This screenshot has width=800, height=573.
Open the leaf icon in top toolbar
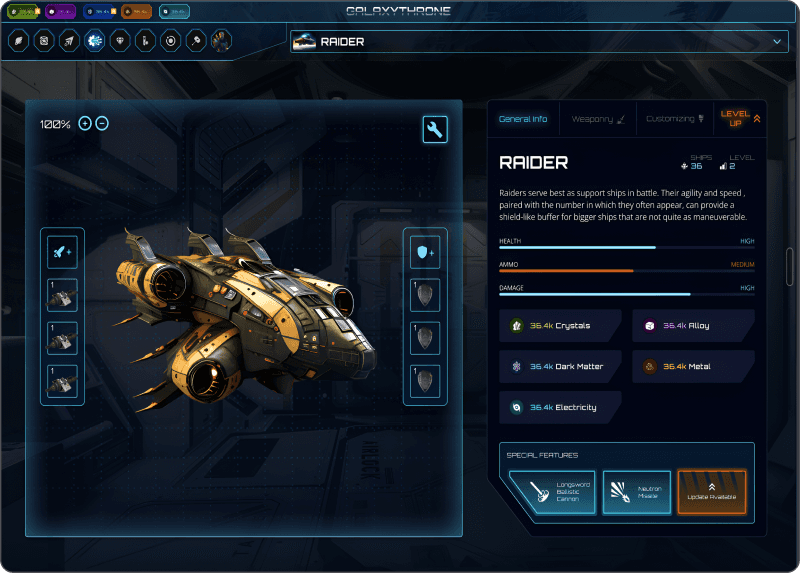[18, 41]
